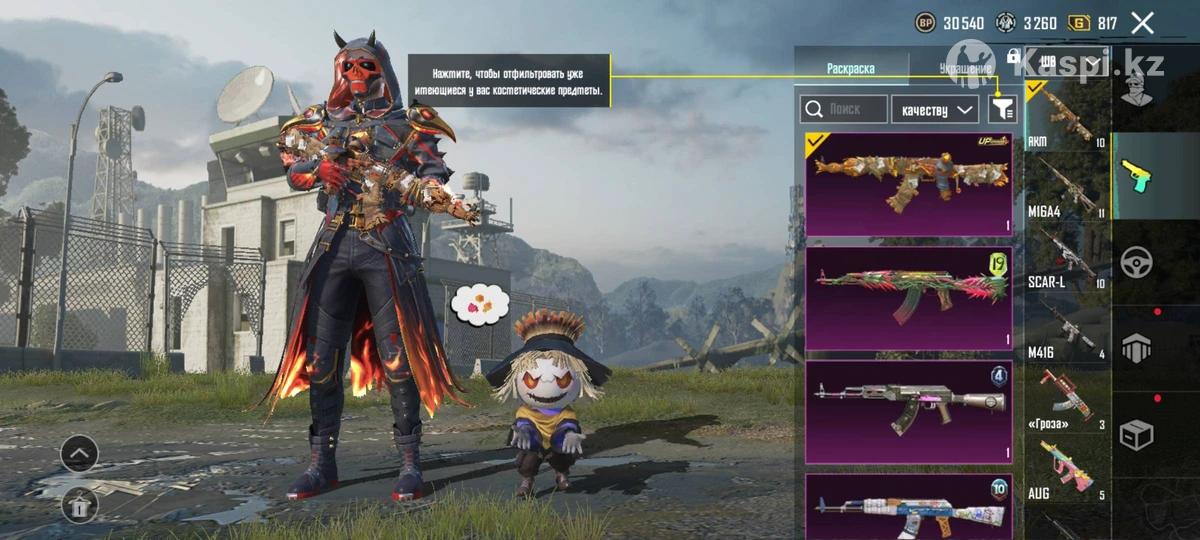Expand the up-arrow circle button
The image size is (1200, 540).
pos(79,454)
